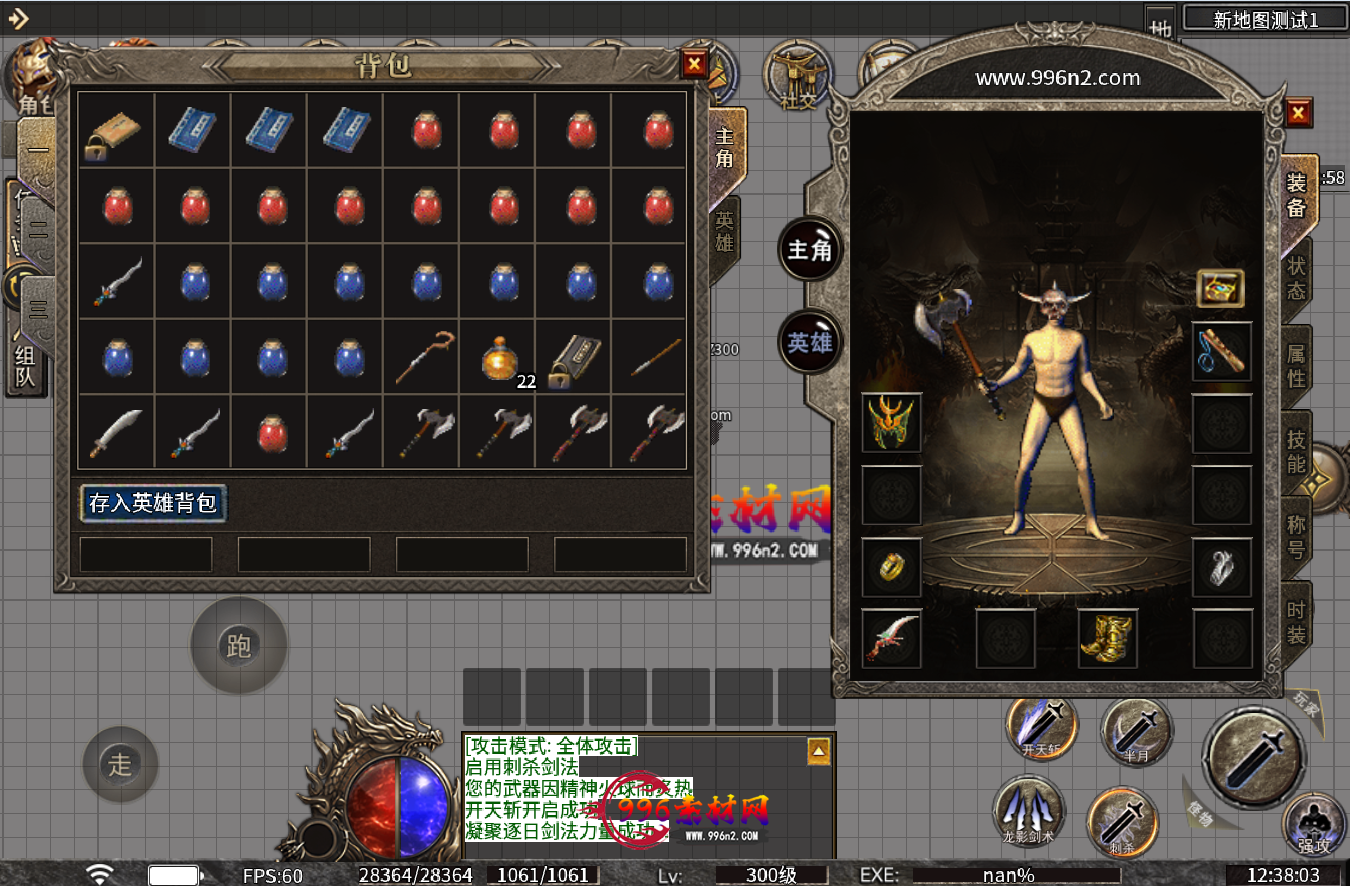This screenshot has width=1350, height=886.
Task: Select the hooked wooden staff in bag
Action: [x=424, y=358]
